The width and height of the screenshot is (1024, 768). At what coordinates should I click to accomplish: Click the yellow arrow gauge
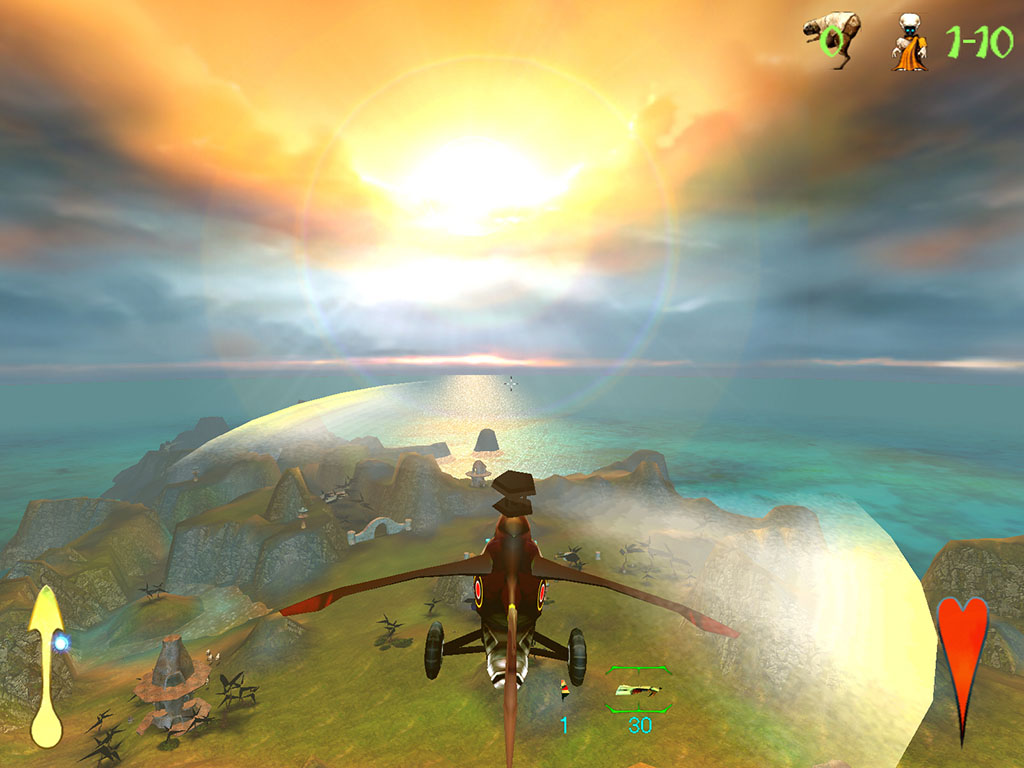[x=46, y=665]
